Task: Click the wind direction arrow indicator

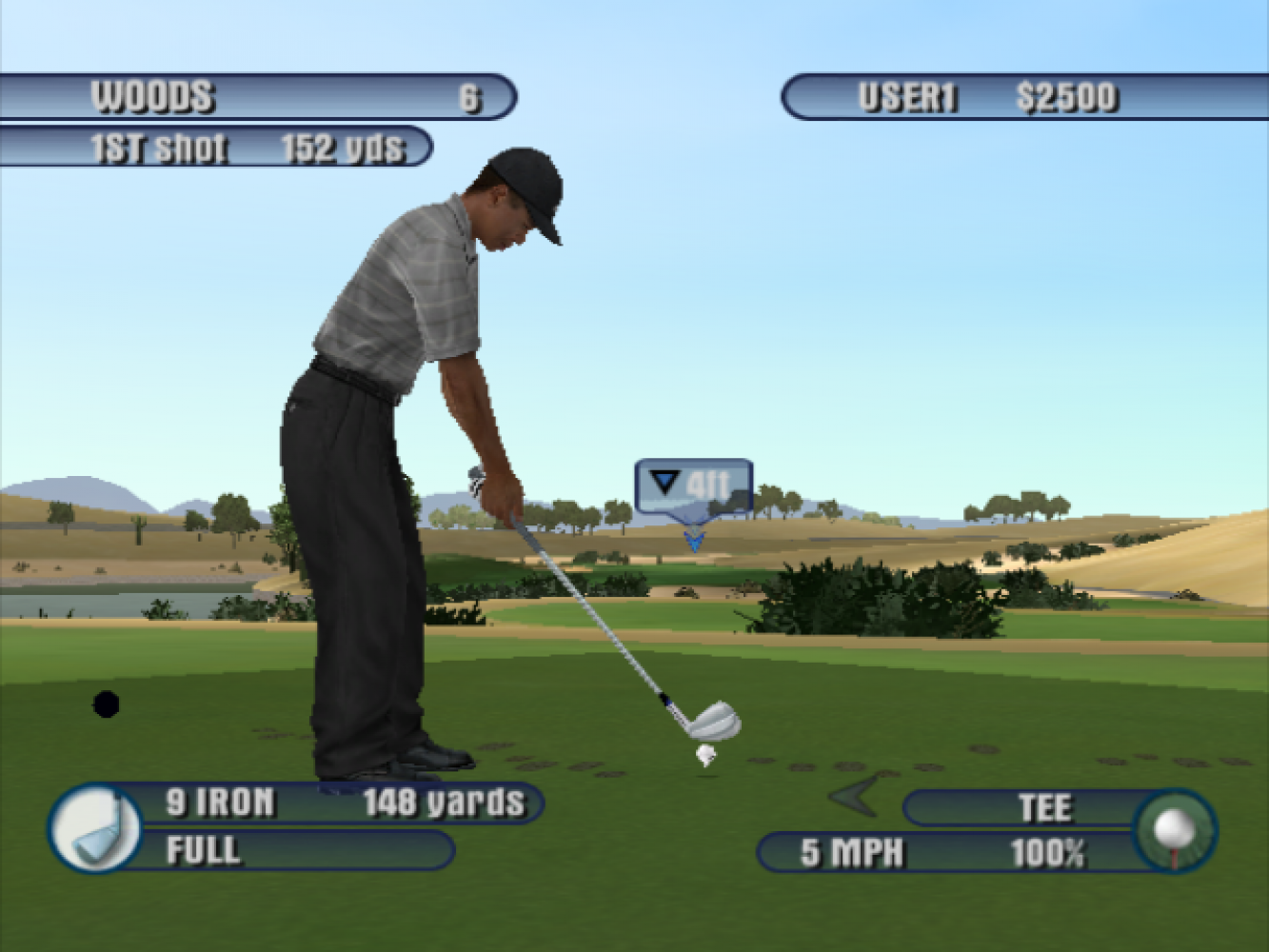Action: (x=855, y=796)
